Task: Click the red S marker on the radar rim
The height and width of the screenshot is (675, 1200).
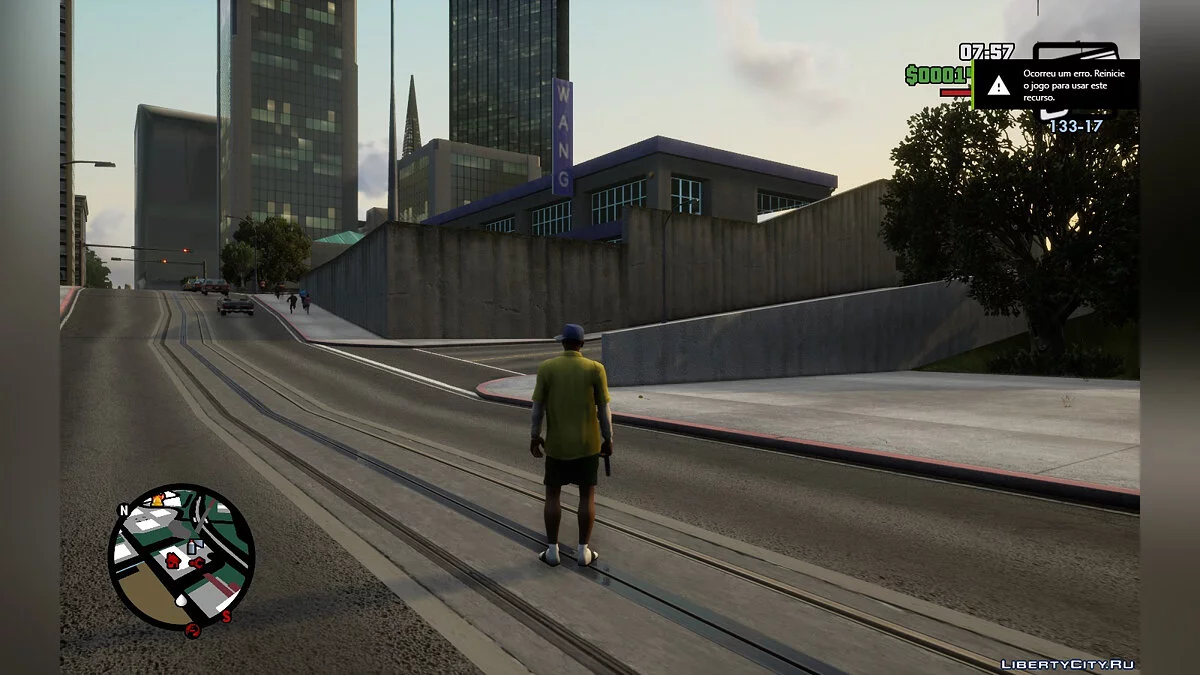Action: click(x=226, y=616)
